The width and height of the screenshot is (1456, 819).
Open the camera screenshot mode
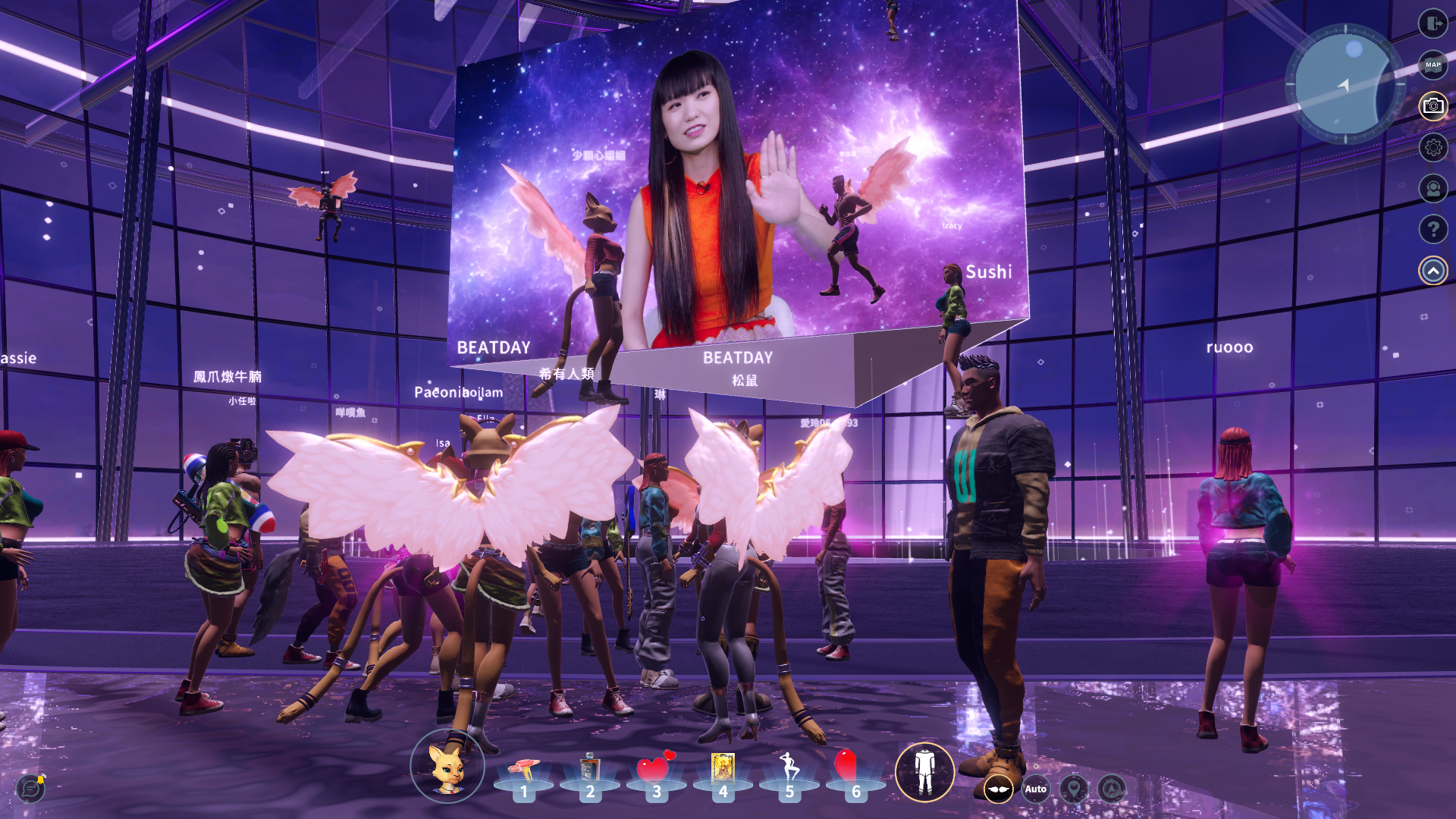pyautogui.click(x=1432, y=106)
